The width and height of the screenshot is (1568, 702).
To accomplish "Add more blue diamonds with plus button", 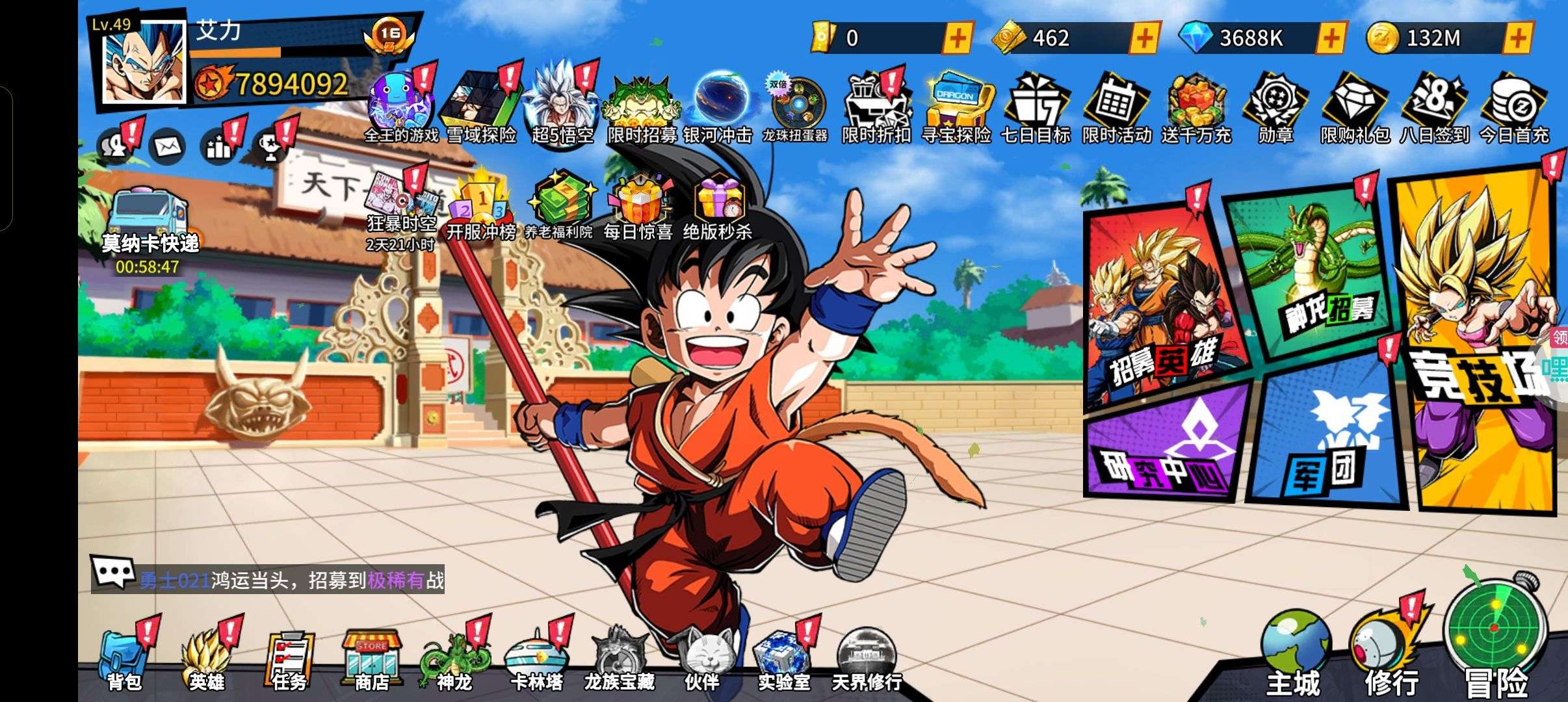I will (1331, 38).
